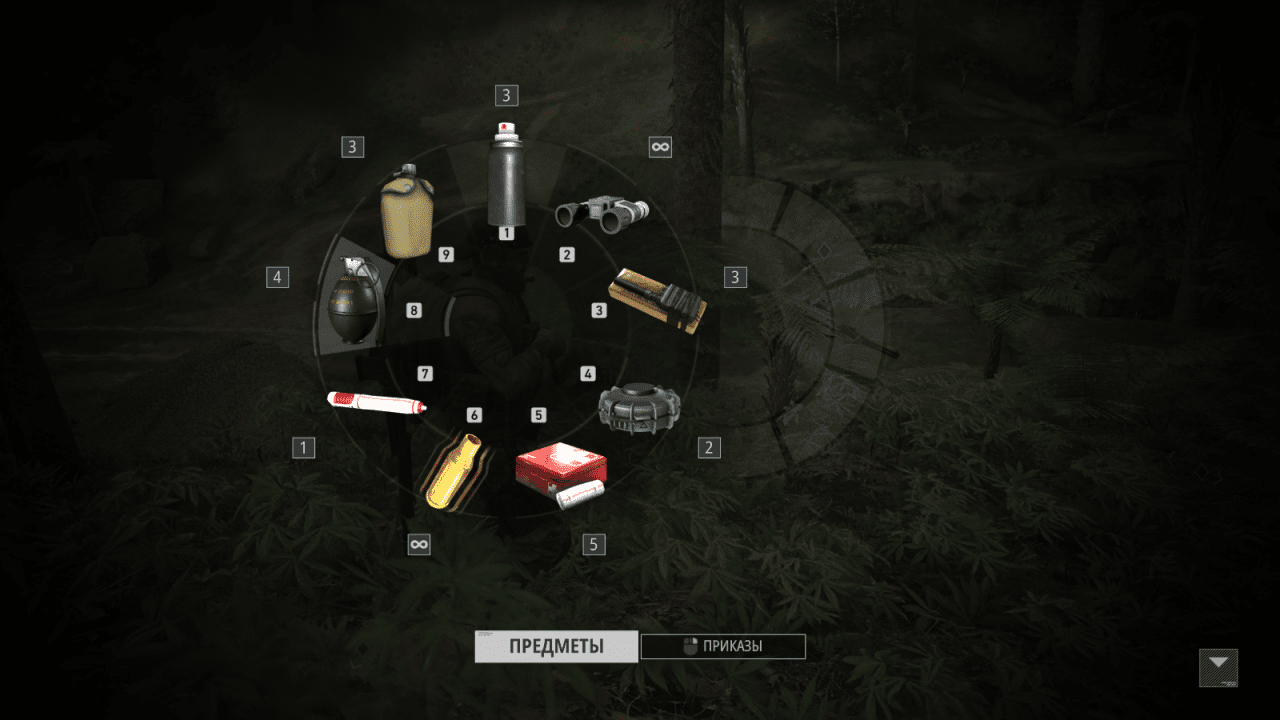Select the spray can item
1280x720 pixels.
coord(507,178)
